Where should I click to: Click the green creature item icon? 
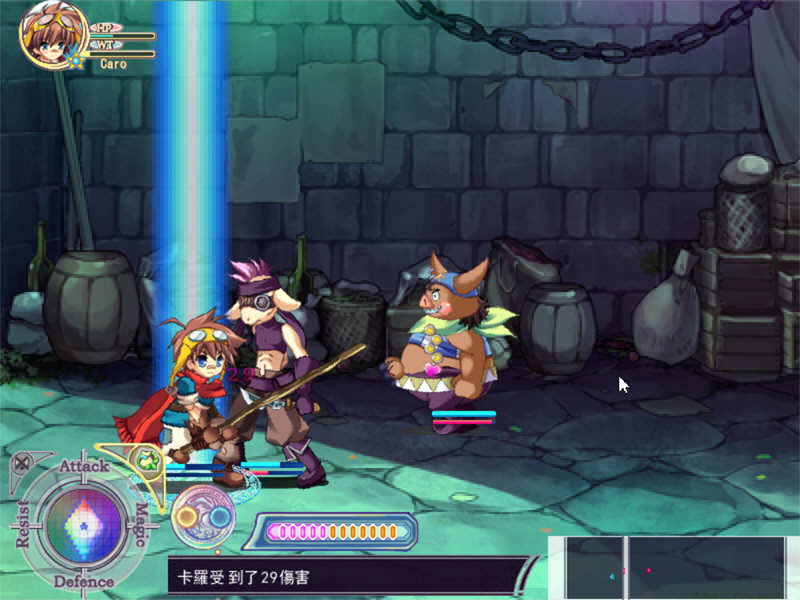coord(148,462)
